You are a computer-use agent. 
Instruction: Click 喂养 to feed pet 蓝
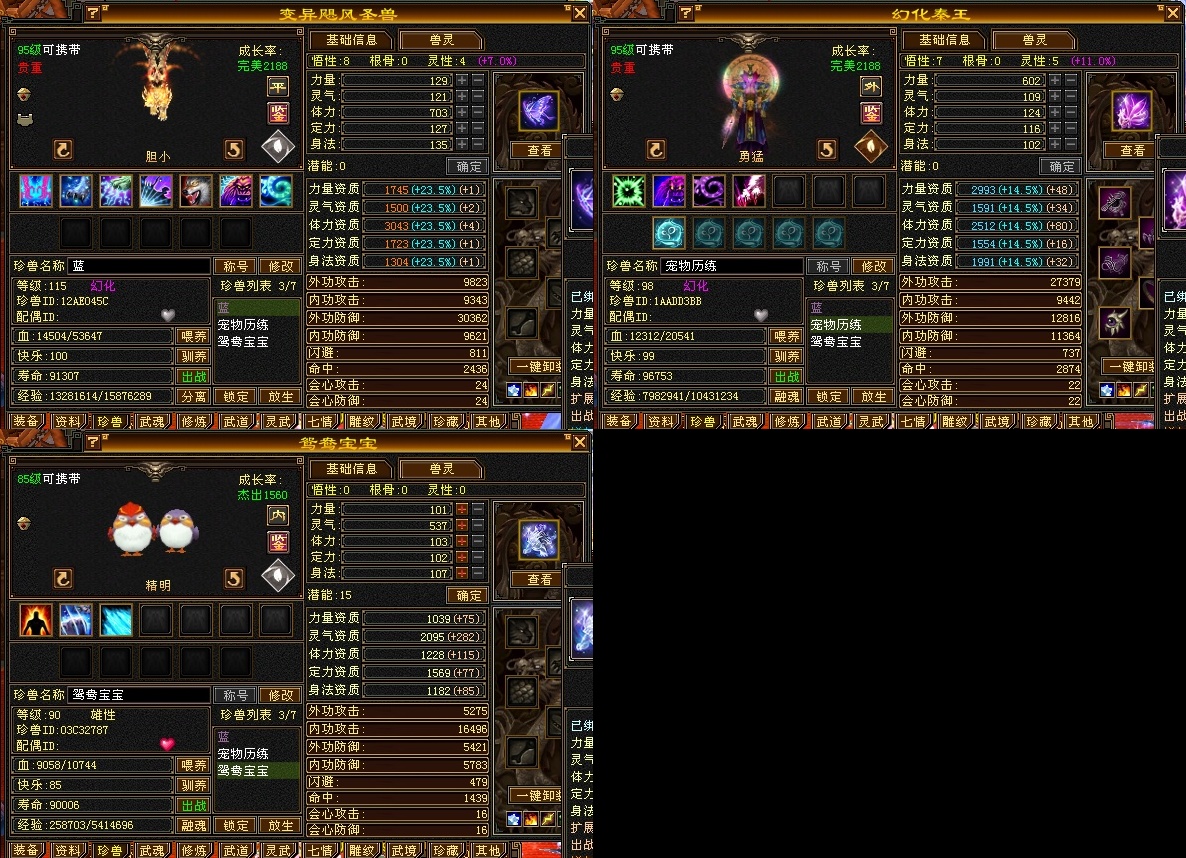(193, 336)
